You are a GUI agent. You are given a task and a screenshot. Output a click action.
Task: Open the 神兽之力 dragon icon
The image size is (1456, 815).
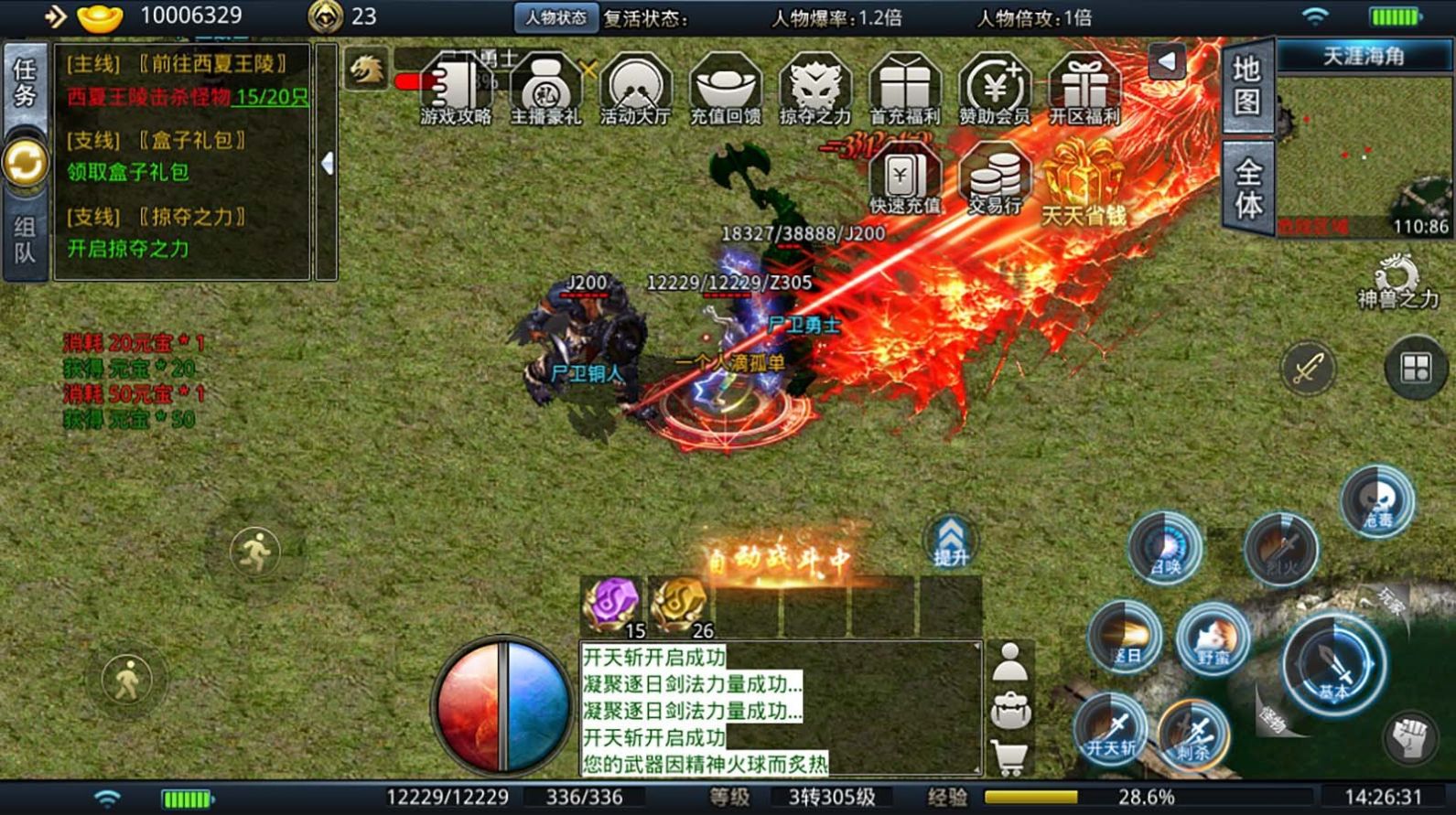[x=1397, y=281]
